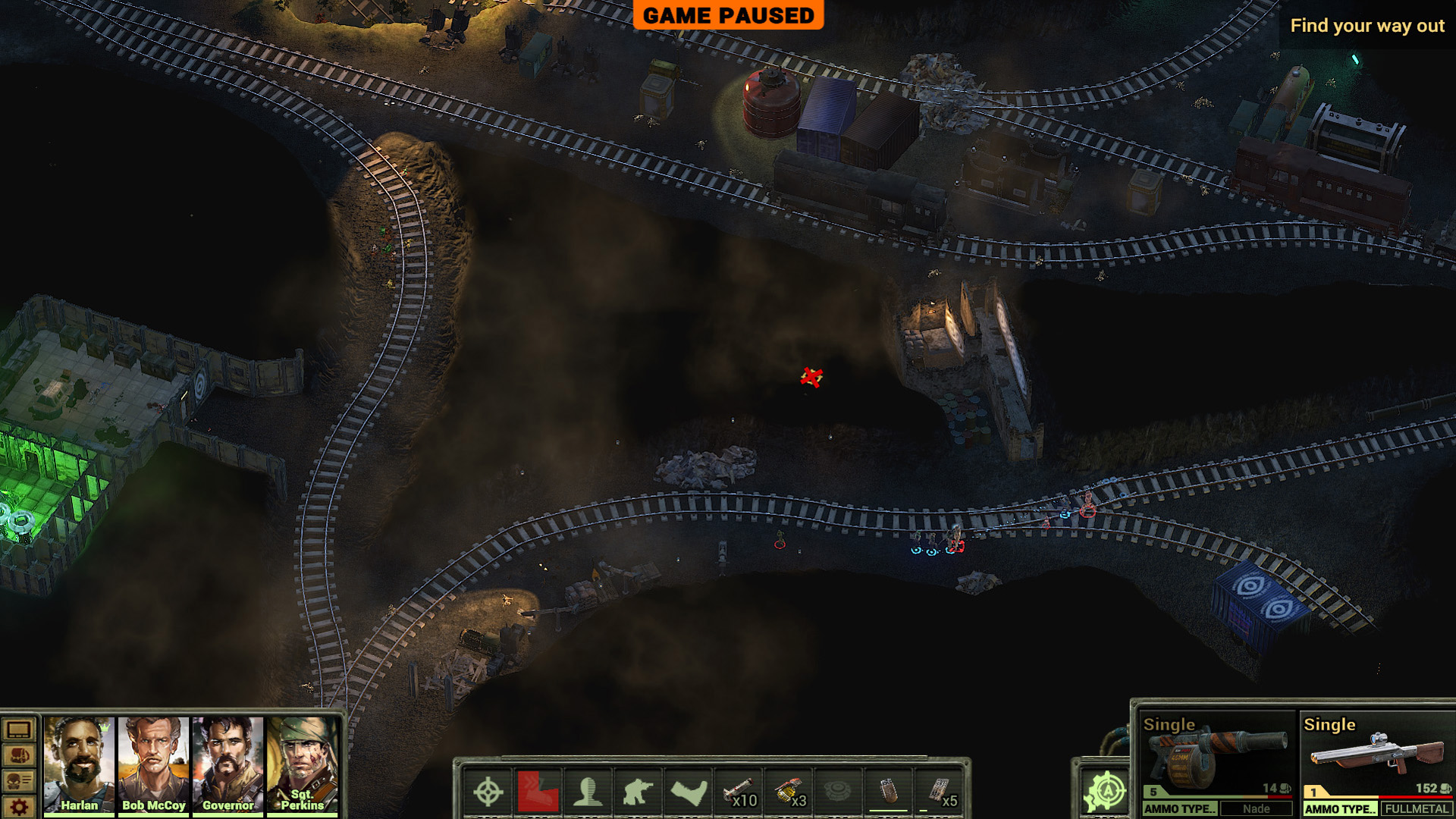Use the x3 grenade item slot
Image resolution: width=1456 pixels, height=819 pixels.
click(789, 792)
